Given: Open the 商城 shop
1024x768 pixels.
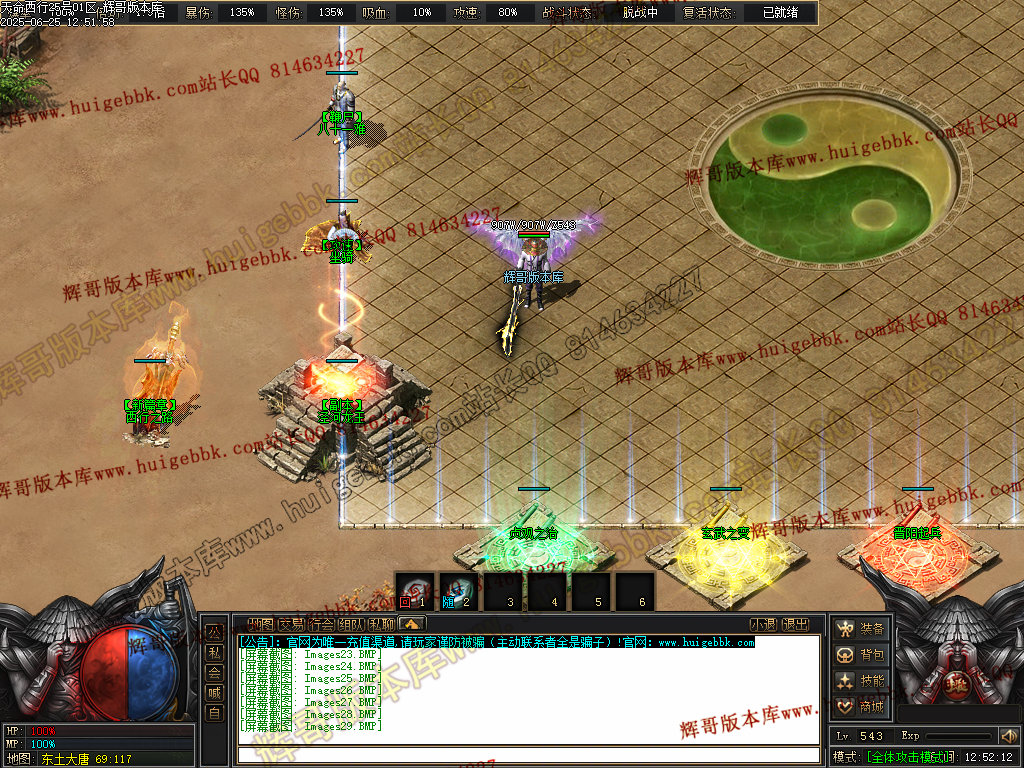Looking at the screenshot, I should (x=861, y=707).
